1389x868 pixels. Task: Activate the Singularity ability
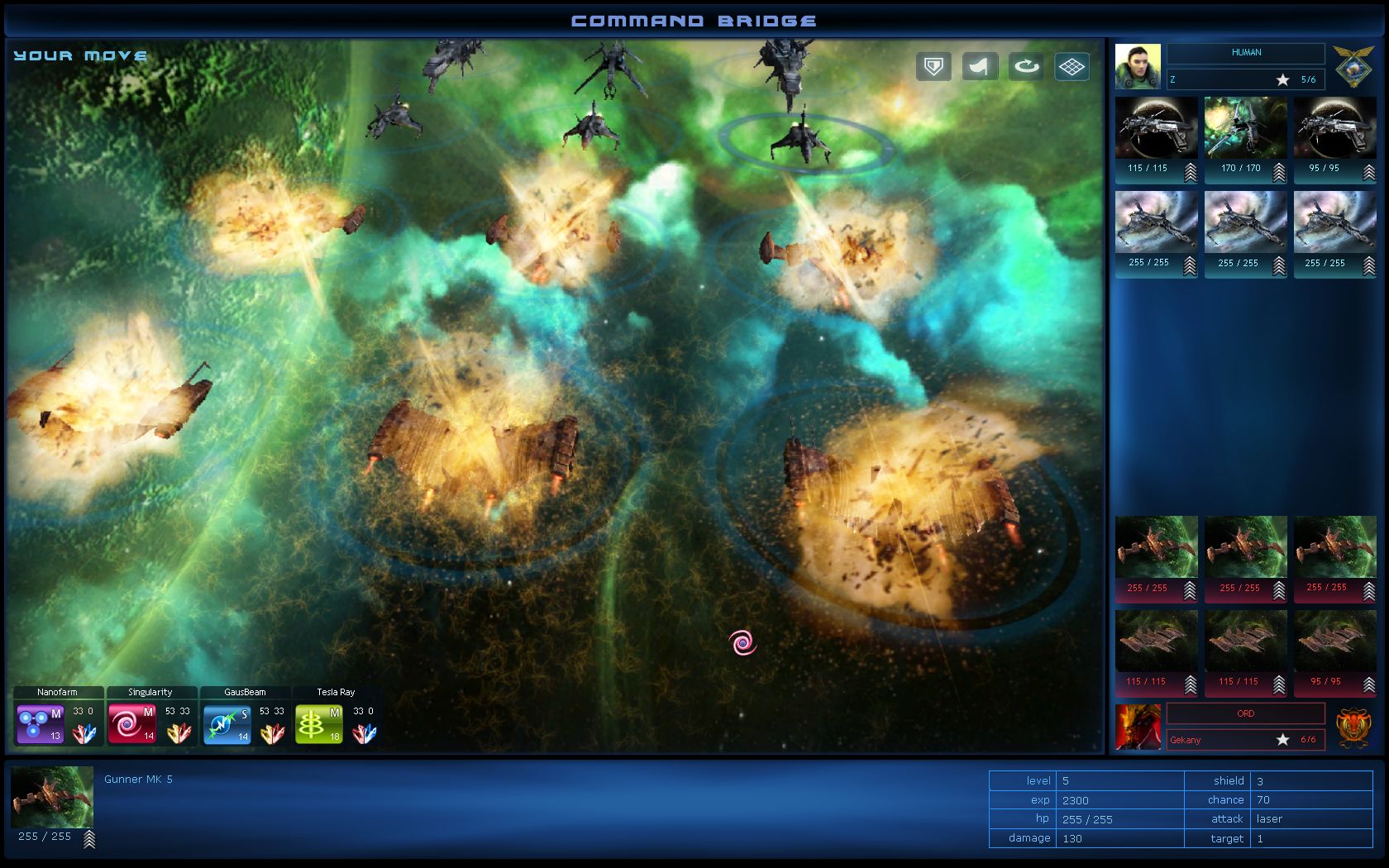131,723
